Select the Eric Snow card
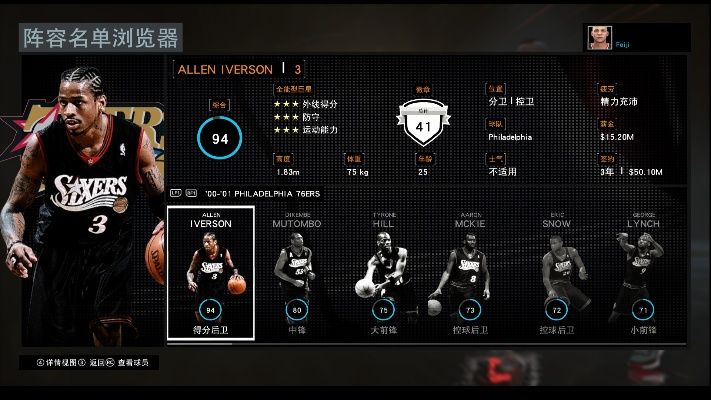Image resolution: width=711 pixels, height=400 pixels. pyautogui.click(x=556, y=272)
